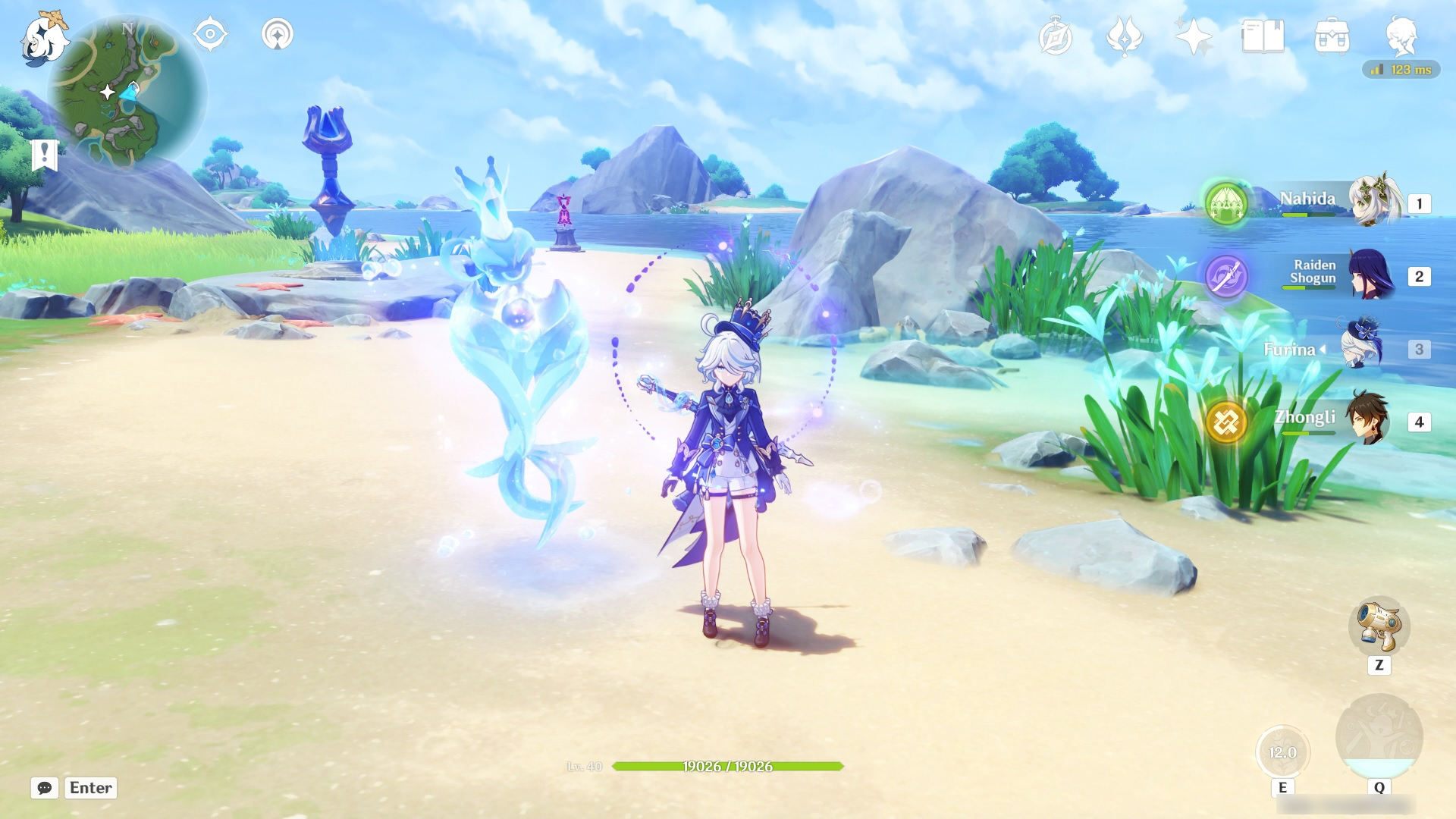Toggle the elemental sight eye icon

point(210,35)
